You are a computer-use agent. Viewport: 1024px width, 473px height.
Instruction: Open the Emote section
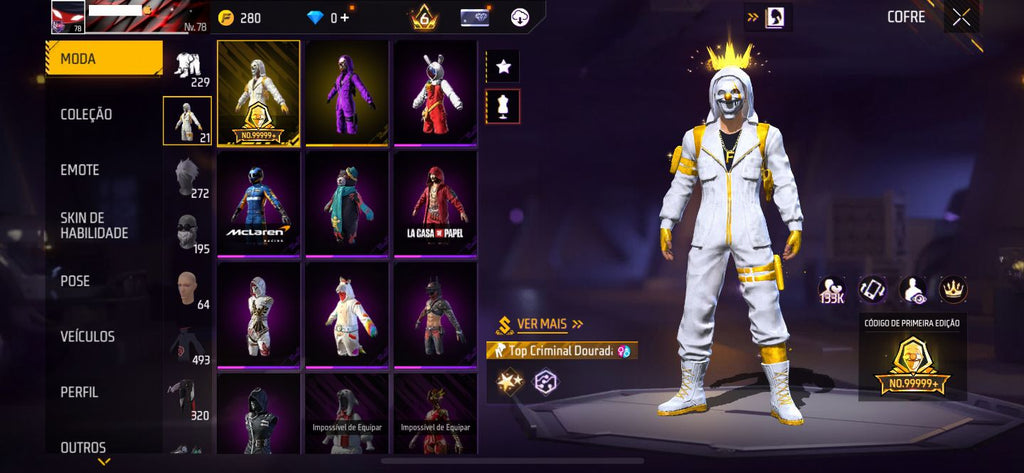coord(80,170)
